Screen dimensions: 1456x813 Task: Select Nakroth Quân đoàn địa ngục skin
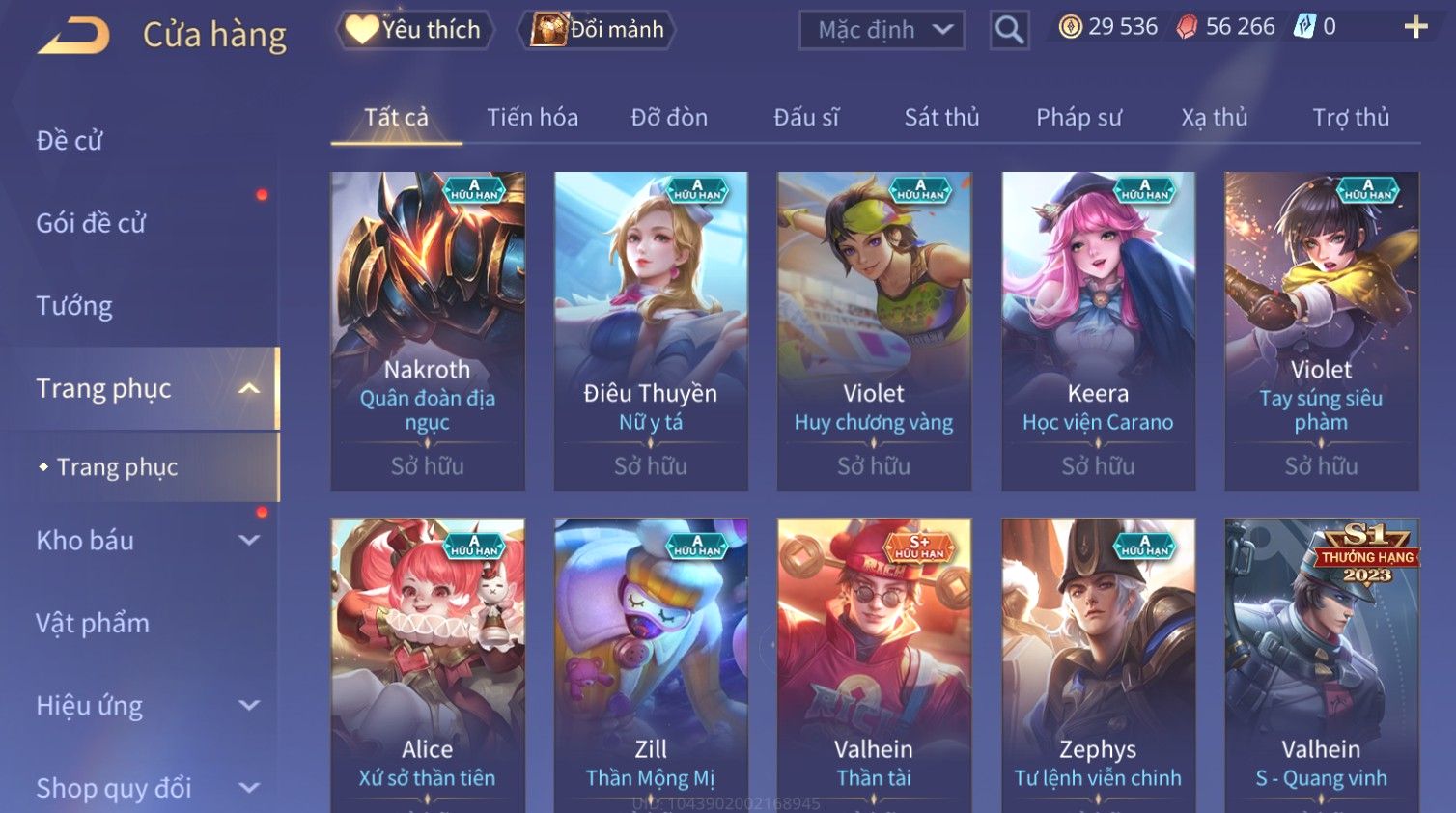point(428,330)
